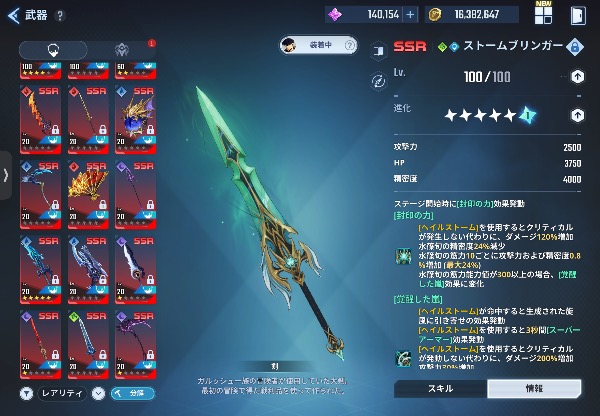Open the help question mark beside 武器
The height and width of the screenshot is (416, 600).
[61, 16]
